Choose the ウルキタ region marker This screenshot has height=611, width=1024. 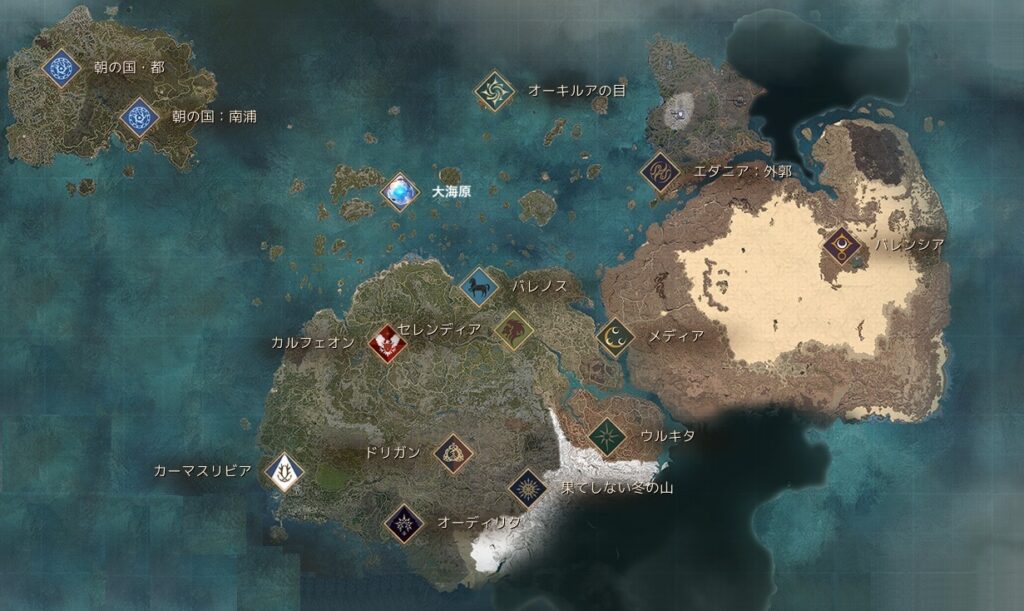[607, 436]
